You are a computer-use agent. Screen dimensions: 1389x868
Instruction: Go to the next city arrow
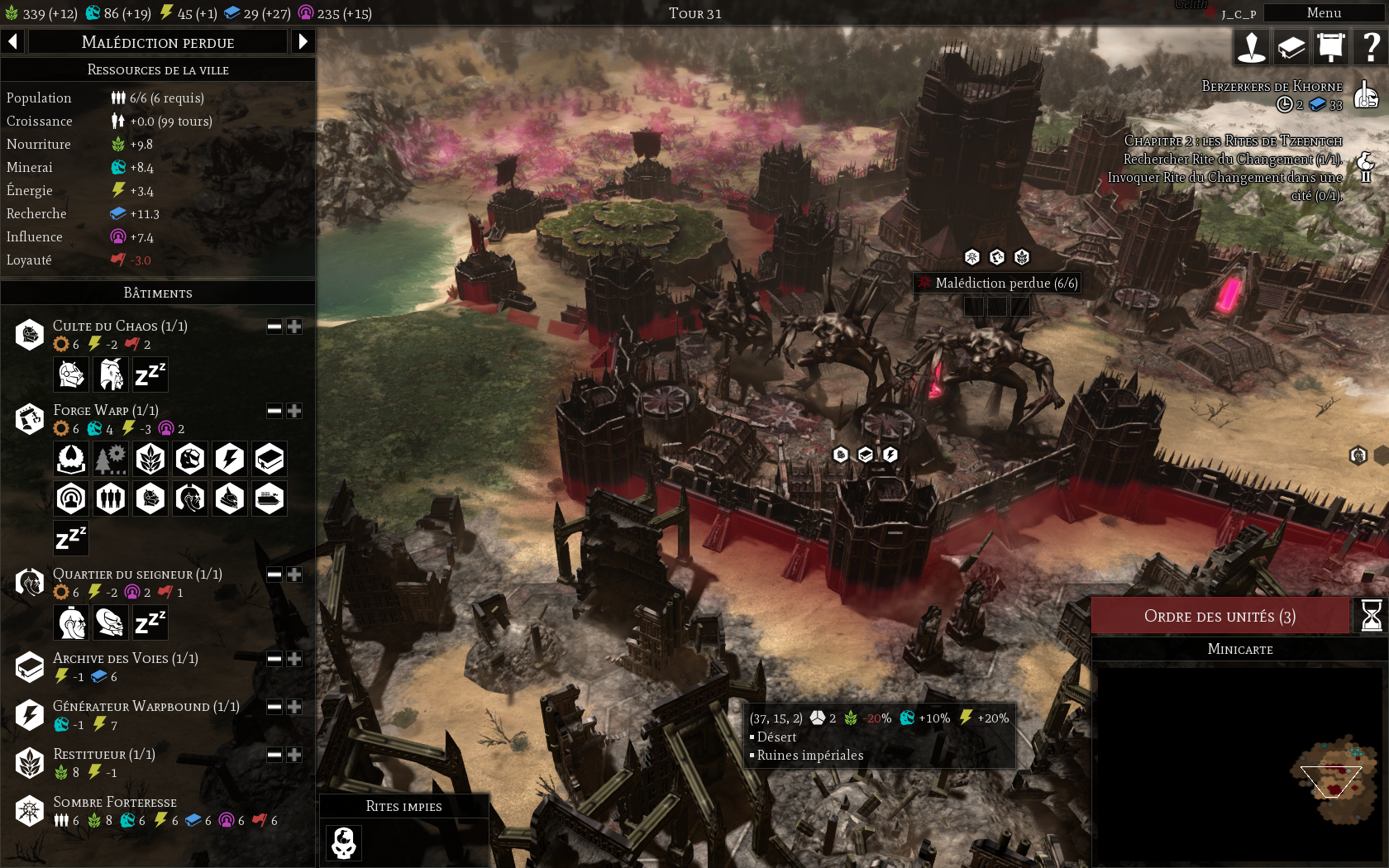[x=303, y=41]
